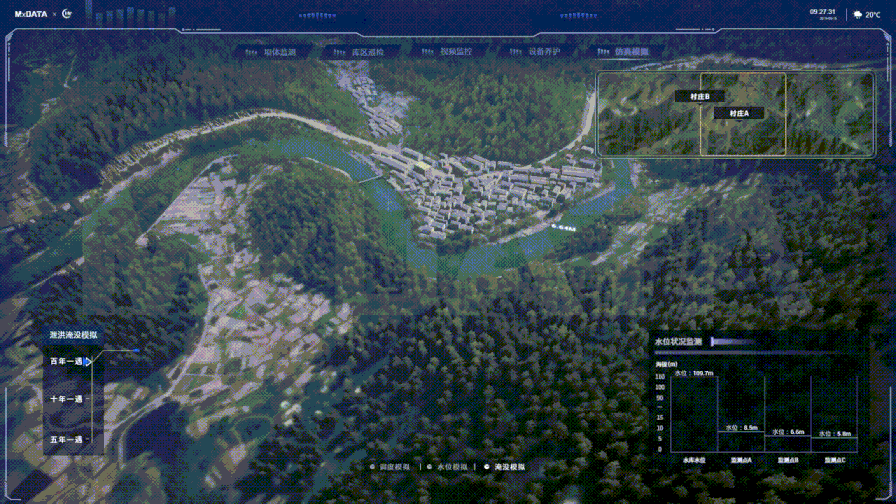Open the 坝体监测 tab
The image size is (896, 504).
(279, 52)
